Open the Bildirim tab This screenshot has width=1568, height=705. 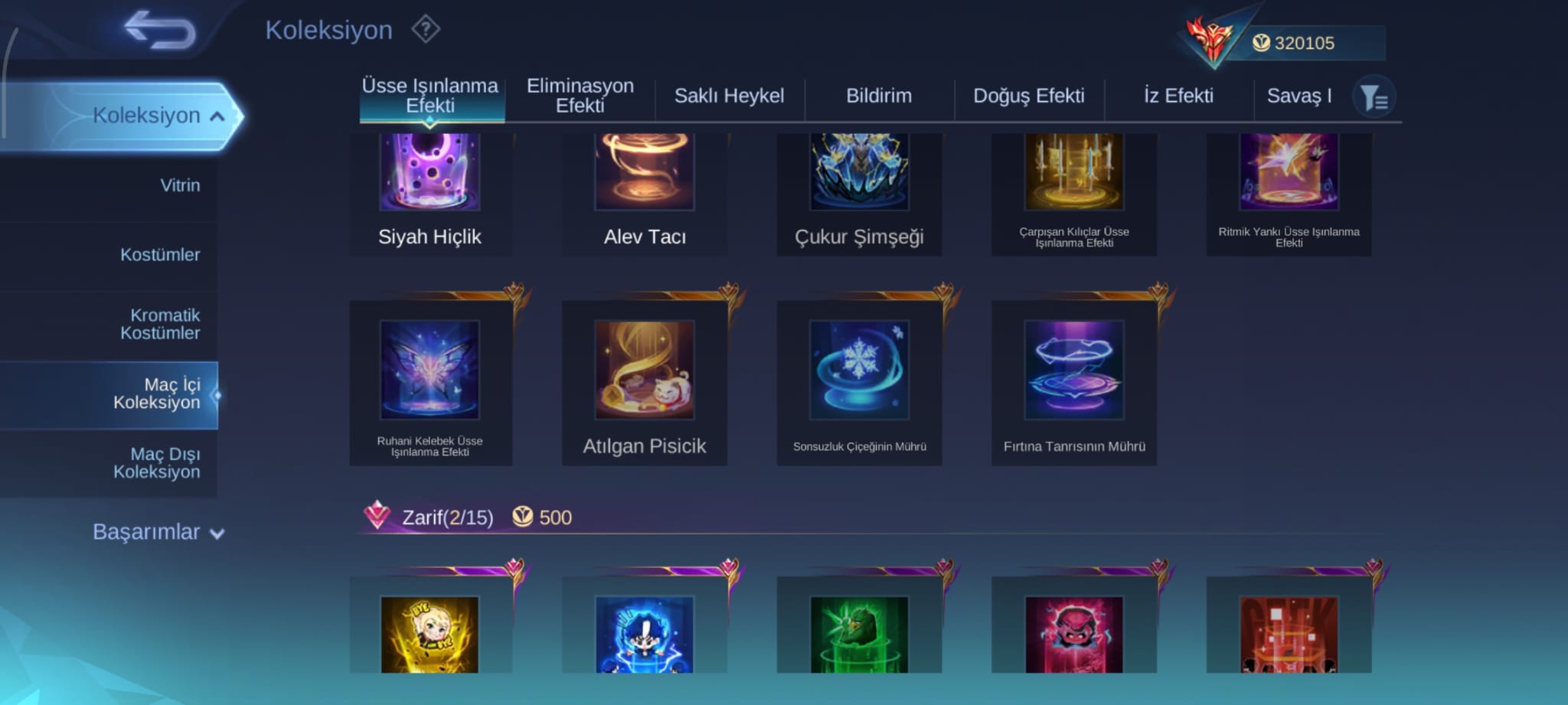coord(878,96)
